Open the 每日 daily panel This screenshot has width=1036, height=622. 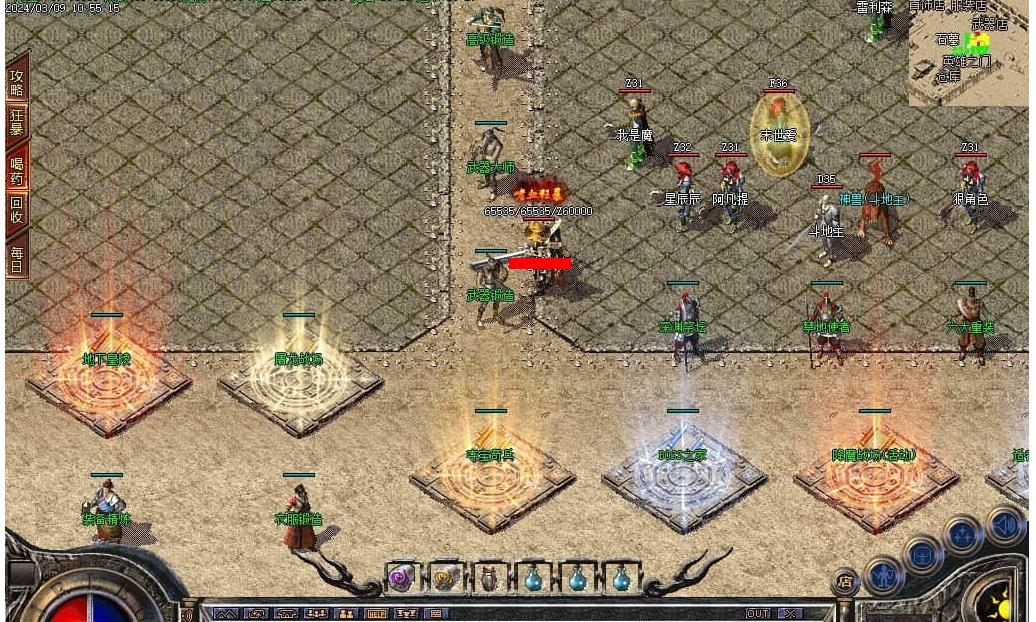tap(17, 256)
